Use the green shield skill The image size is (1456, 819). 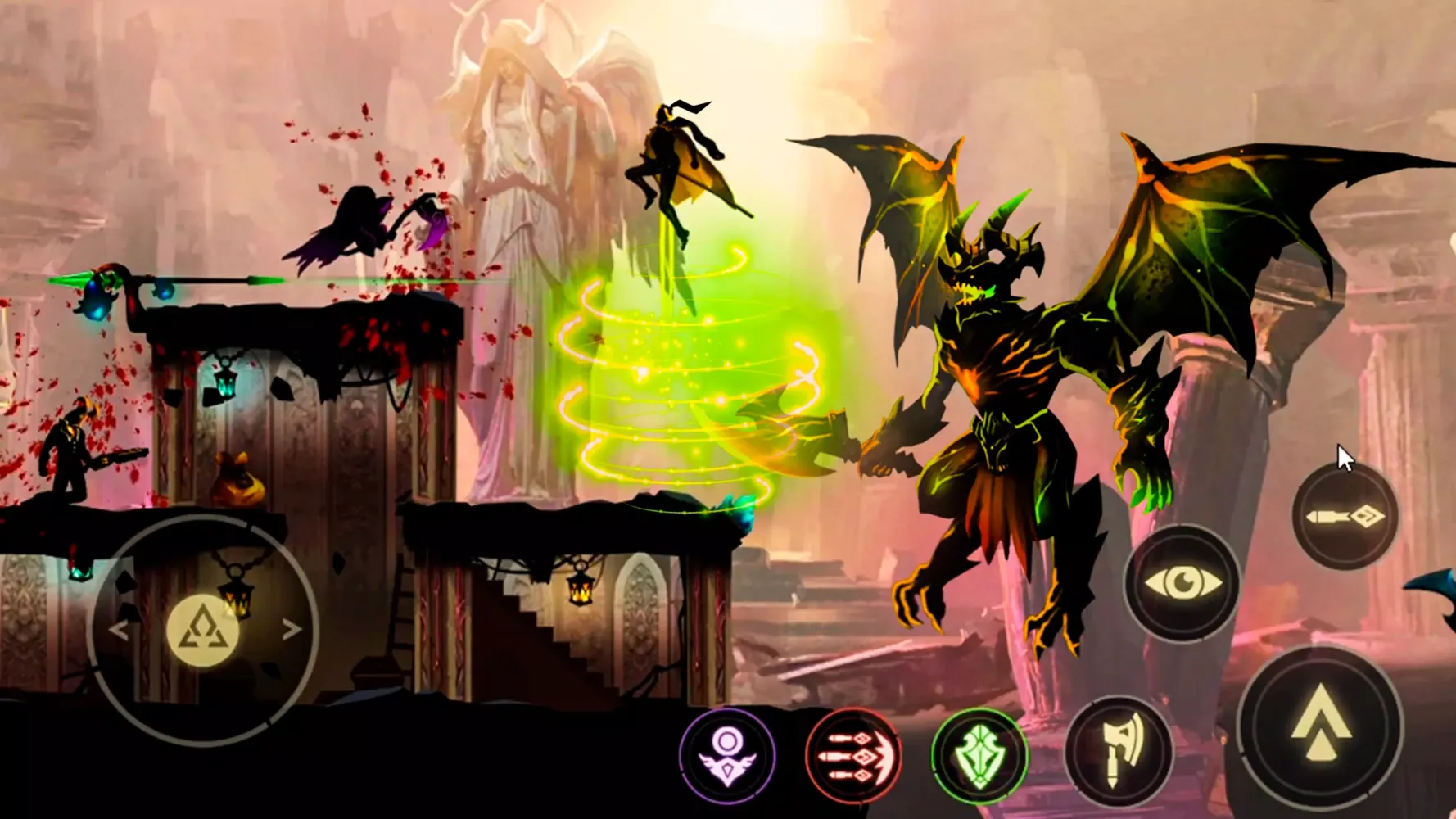pyautogui.click(x=979, y=755)
